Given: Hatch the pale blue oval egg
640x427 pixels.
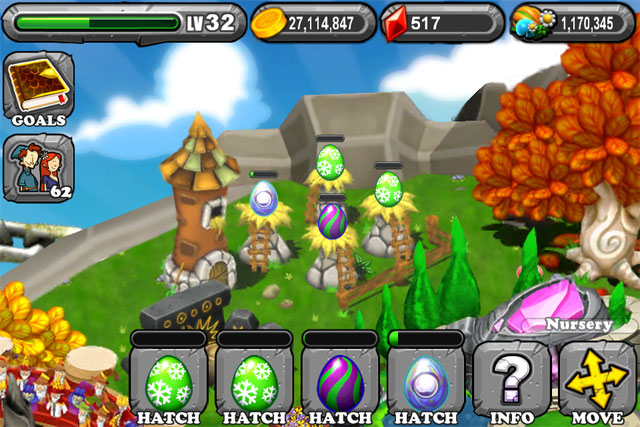Looking at the screenshot, I should 425,384.
